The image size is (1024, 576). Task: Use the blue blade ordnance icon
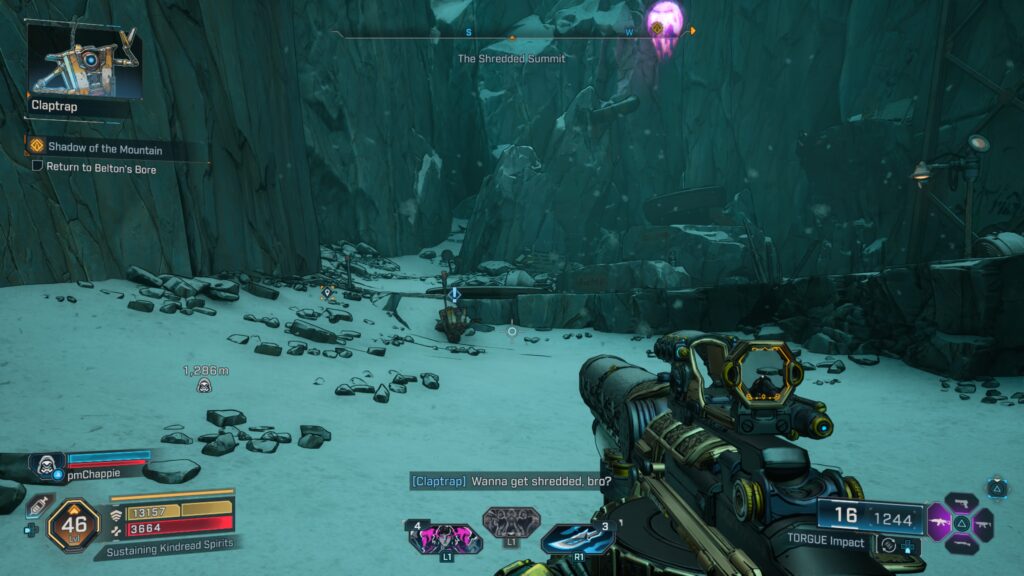coord(576,538)
